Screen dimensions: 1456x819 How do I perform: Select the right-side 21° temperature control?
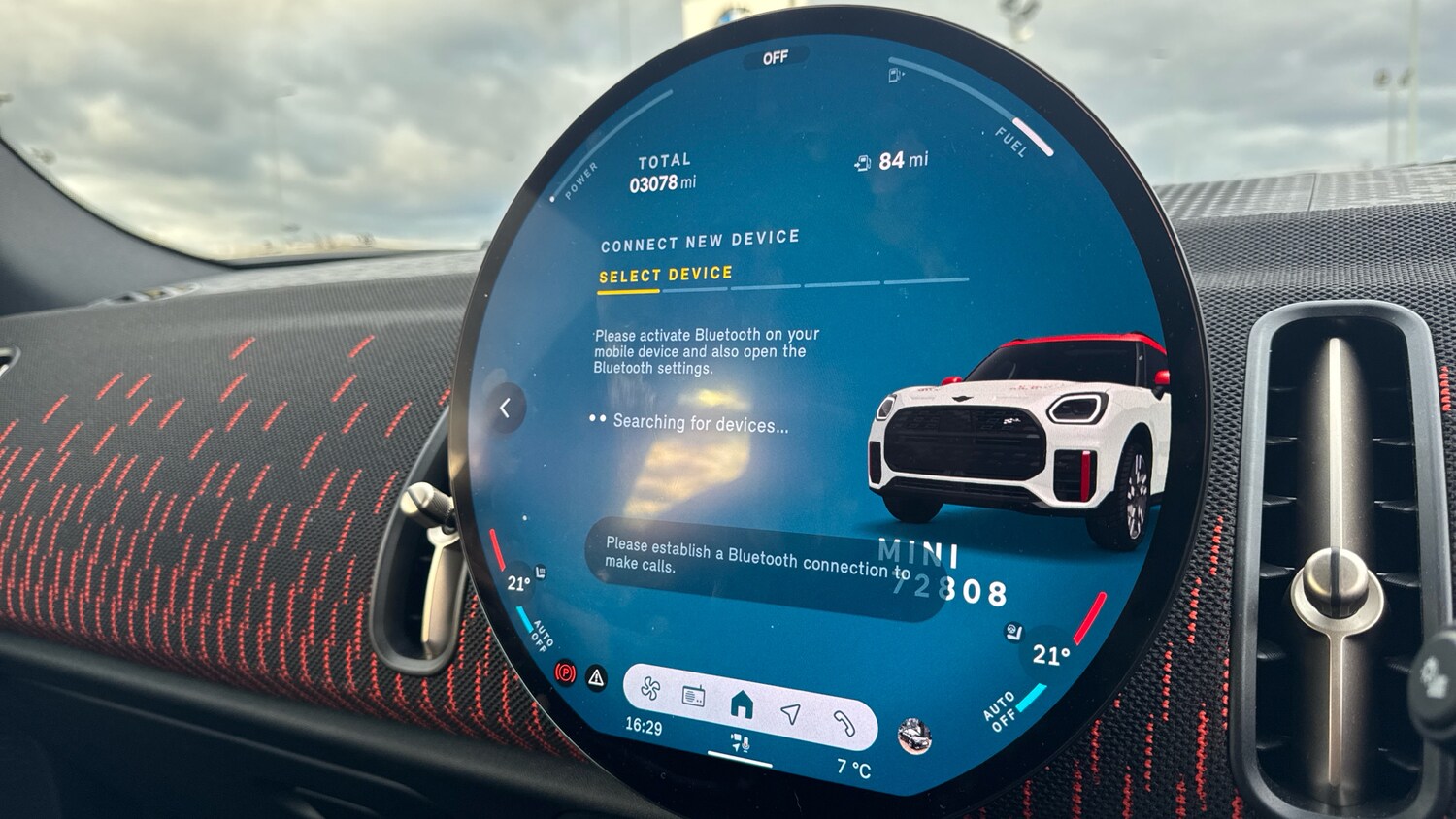(1050, 655)
